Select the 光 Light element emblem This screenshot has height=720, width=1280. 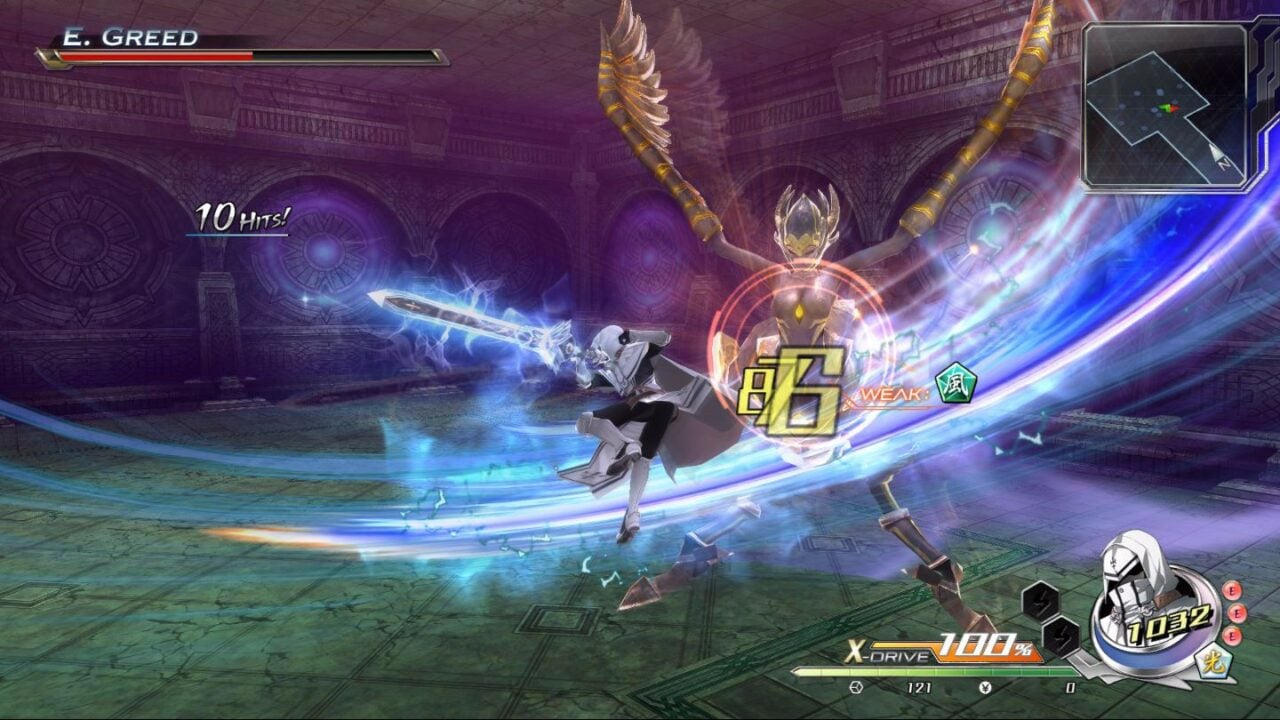[x=1212, y=662]
